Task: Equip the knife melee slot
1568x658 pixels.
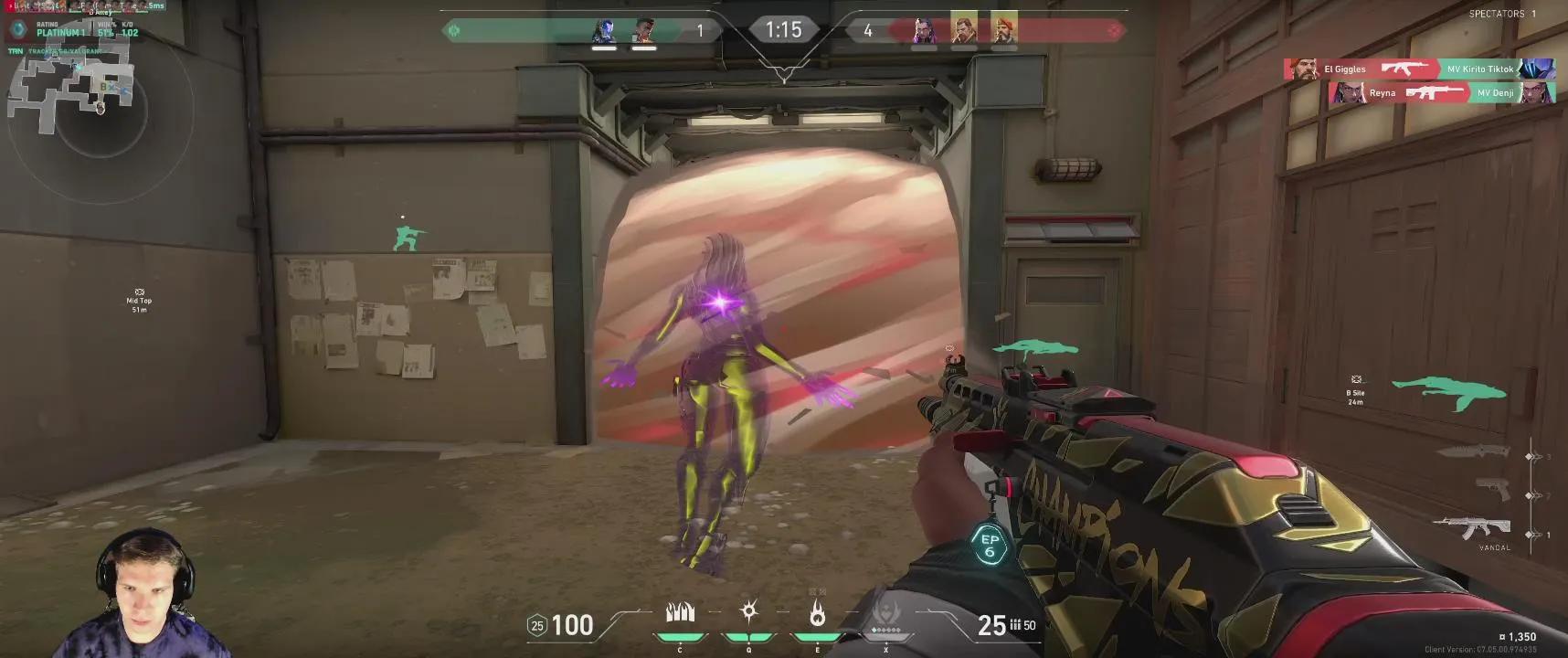Action: pos(1473,451)
